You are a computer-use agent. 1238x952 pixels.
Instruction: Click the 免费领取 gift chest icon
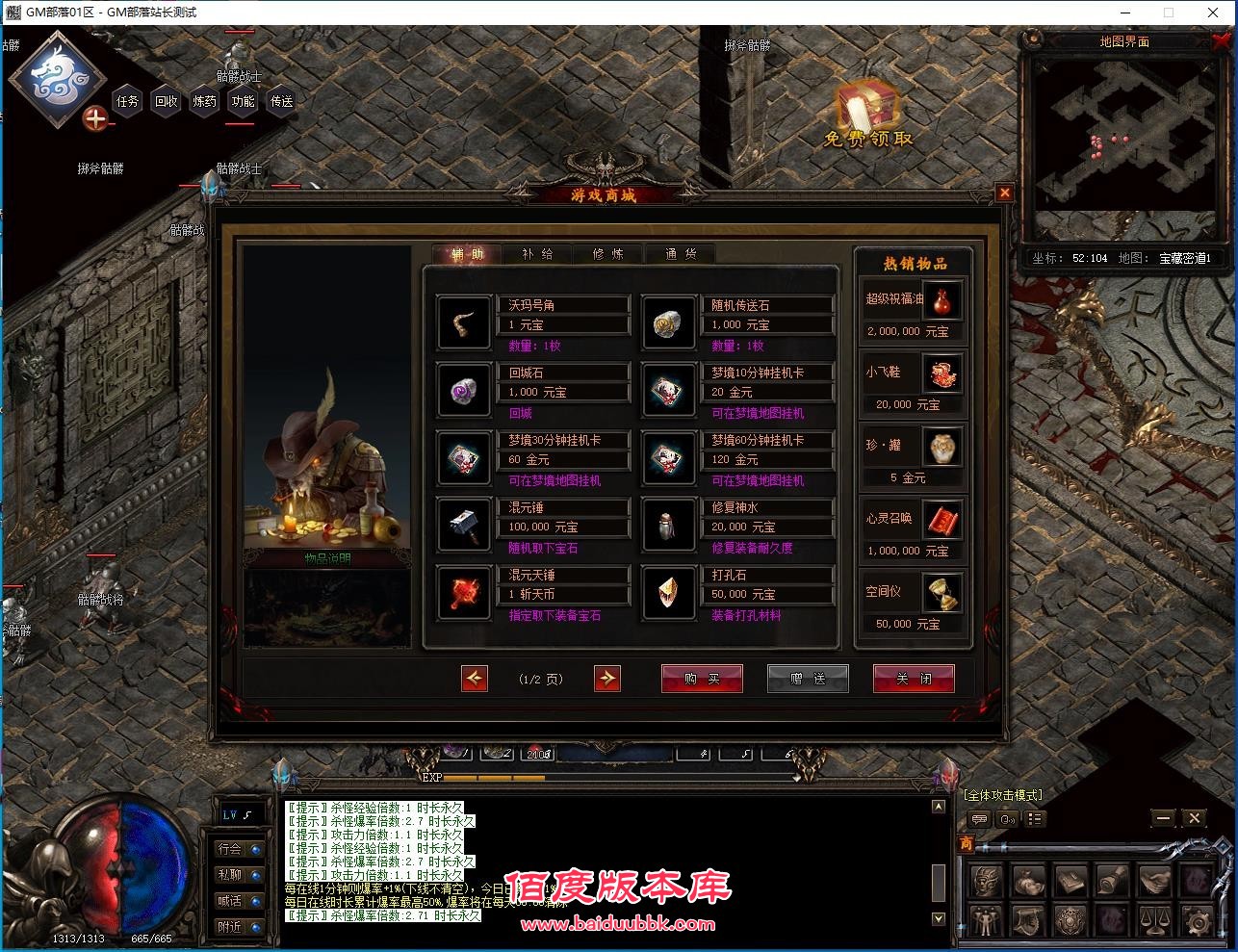(865, 109)
